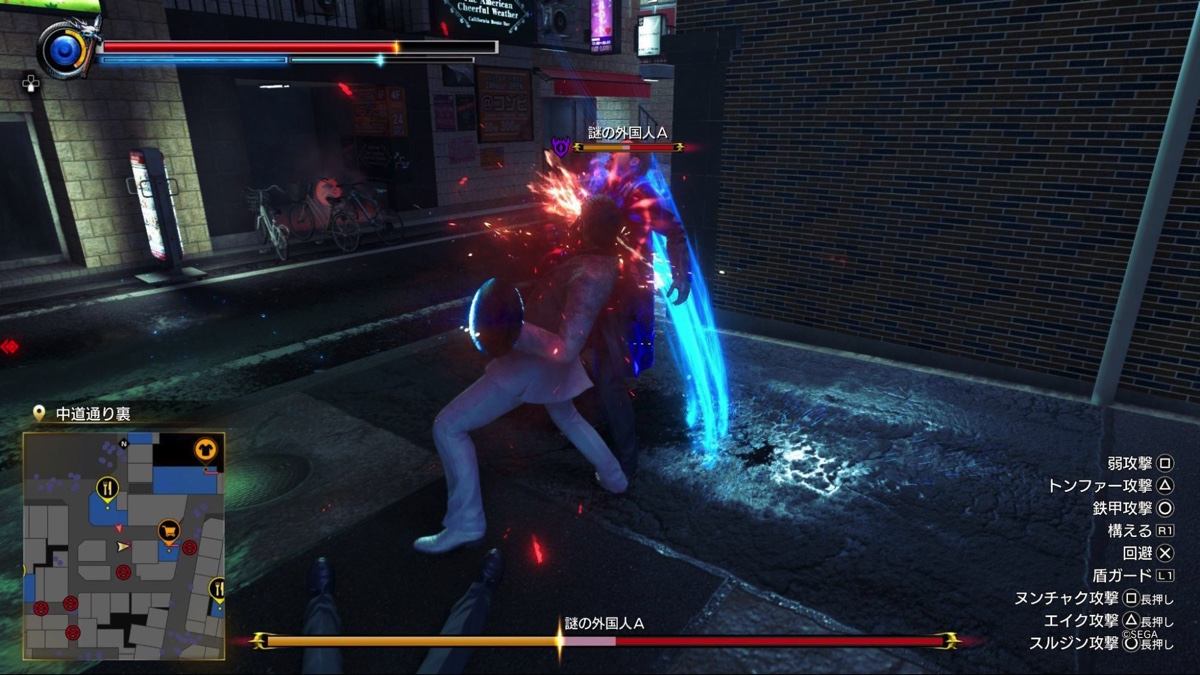Select the yellow player arrow on the minimap
This screenshot has width=1200, height=675.
click(123, 546)
